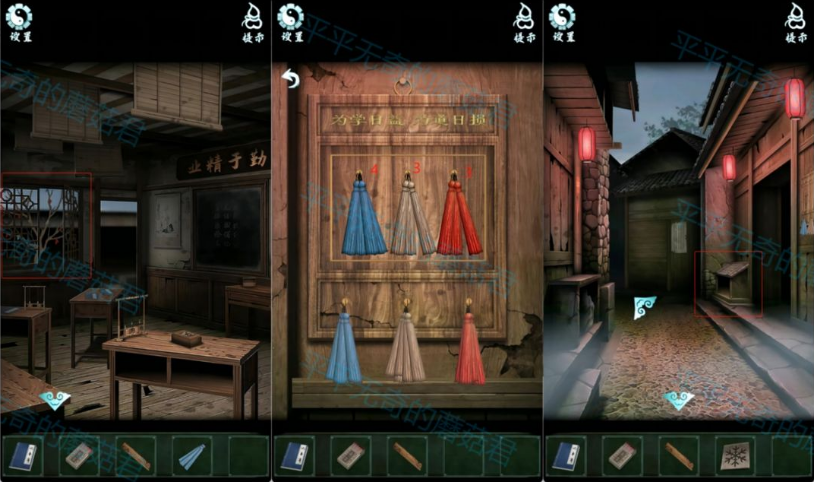
Task: Open yin-yang settings in the classroom view
Action: [x=19, y=20]
